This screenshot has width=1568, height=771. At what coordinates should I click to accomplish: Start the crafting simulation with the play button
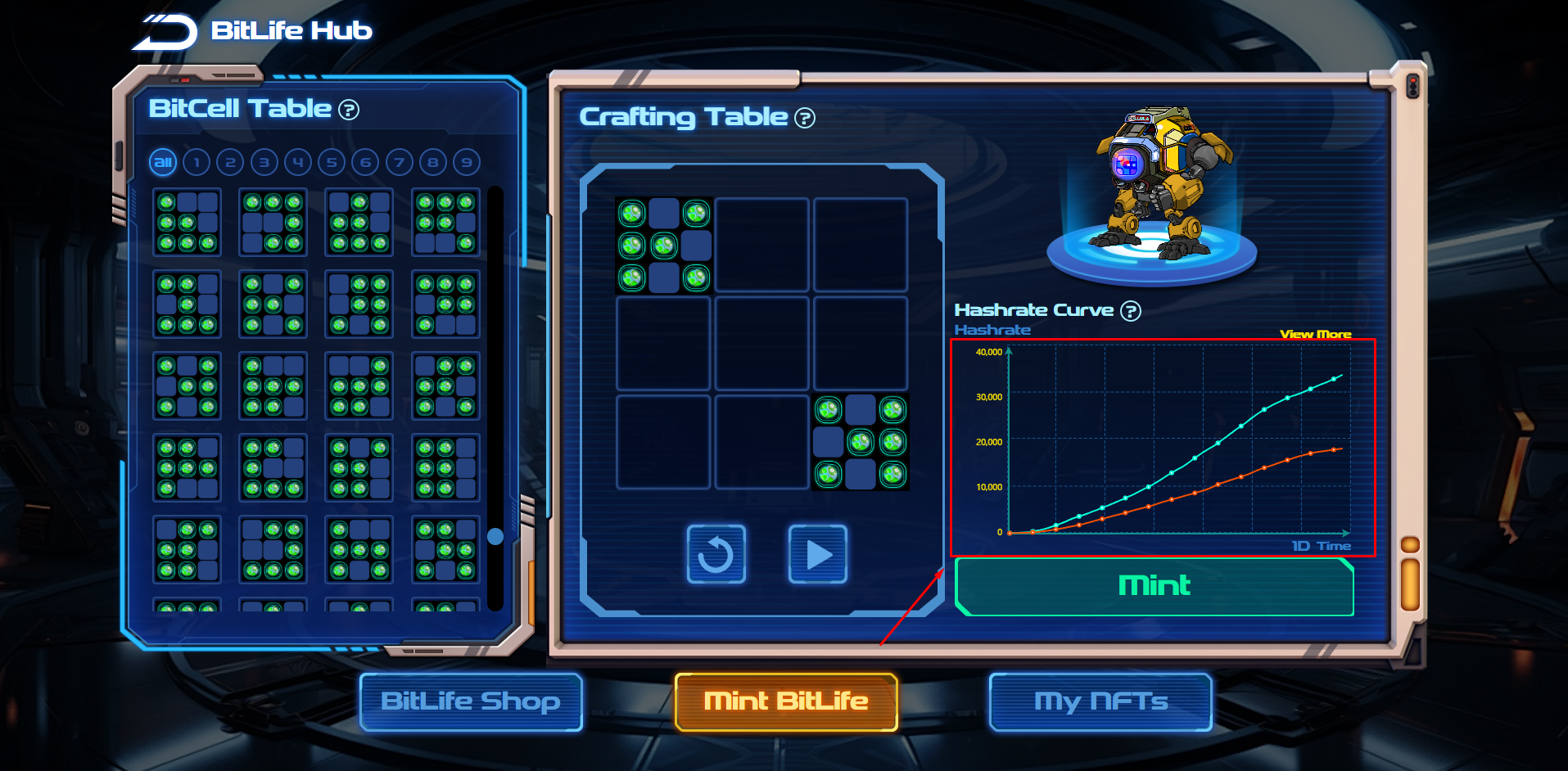click(817, 554)
